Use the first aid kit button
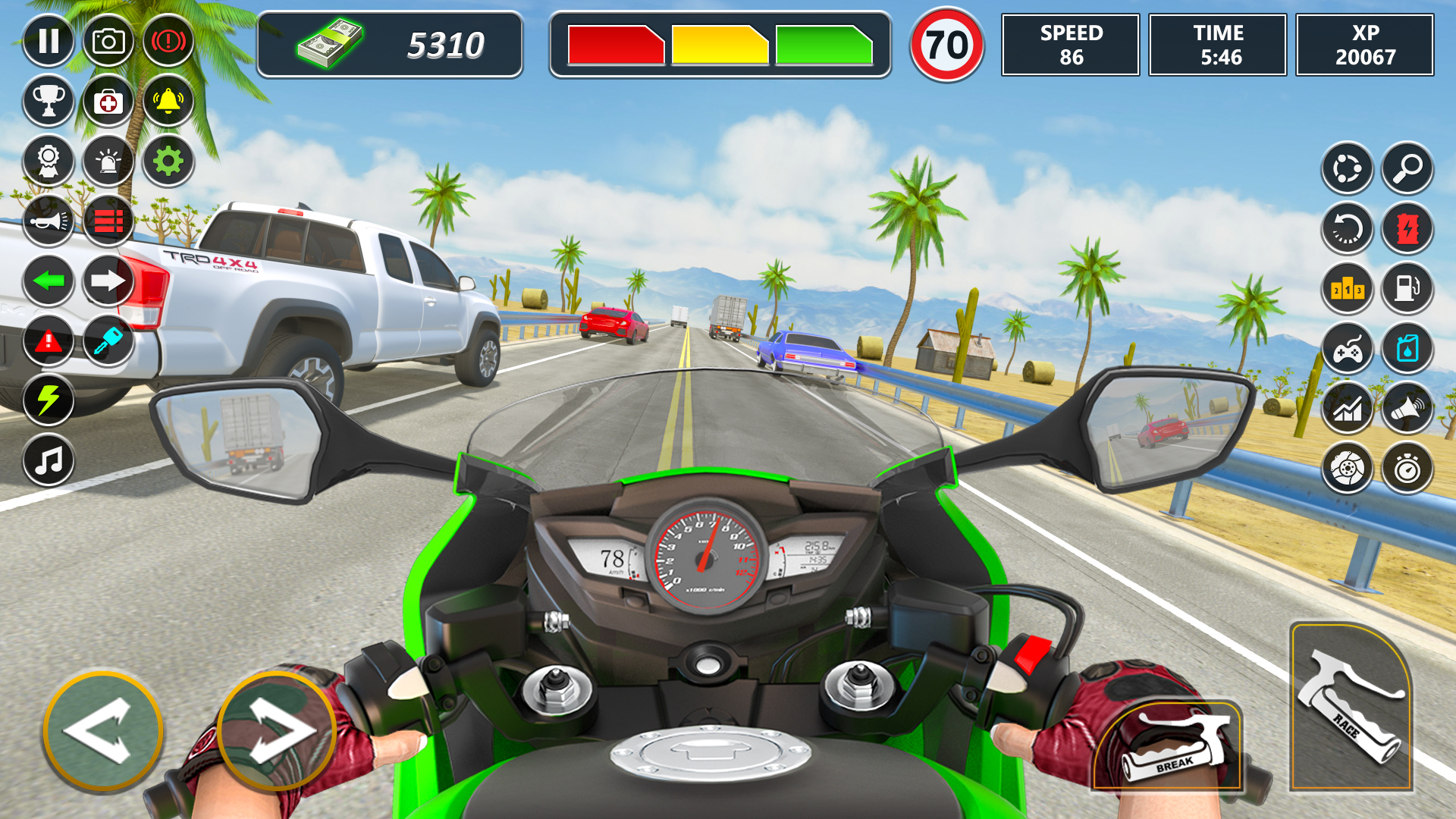 point(108,101)
